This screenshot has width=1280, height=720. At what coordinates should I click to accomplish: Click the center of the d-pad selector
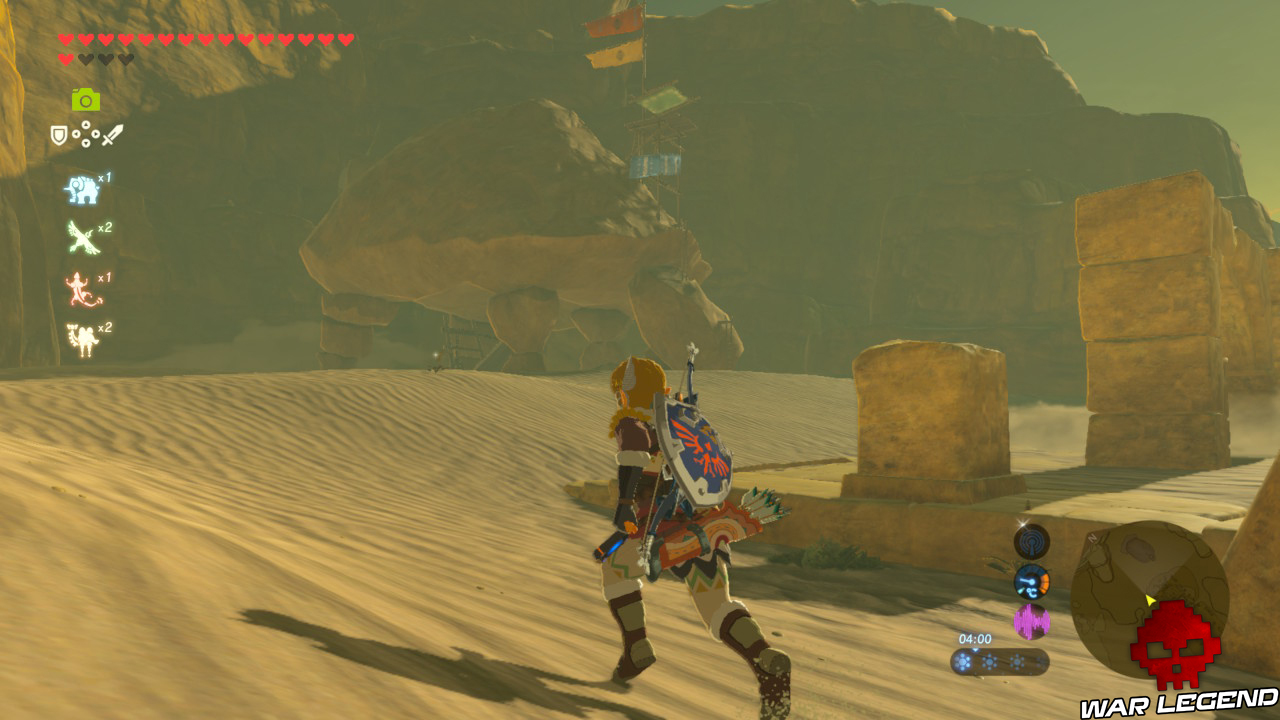tap(86, 134)
